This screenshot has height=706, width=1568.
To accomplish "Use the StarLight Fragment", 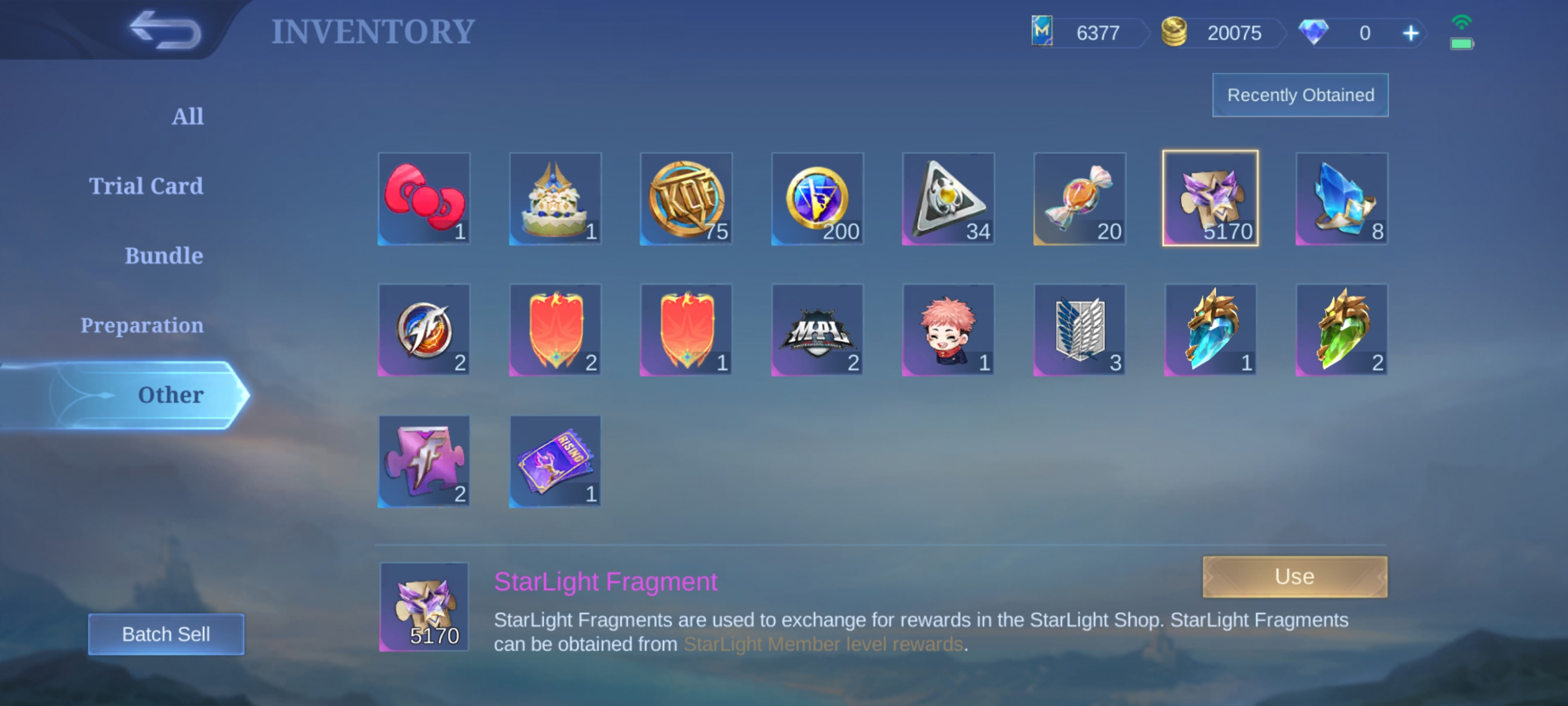I will point(1294,576).
